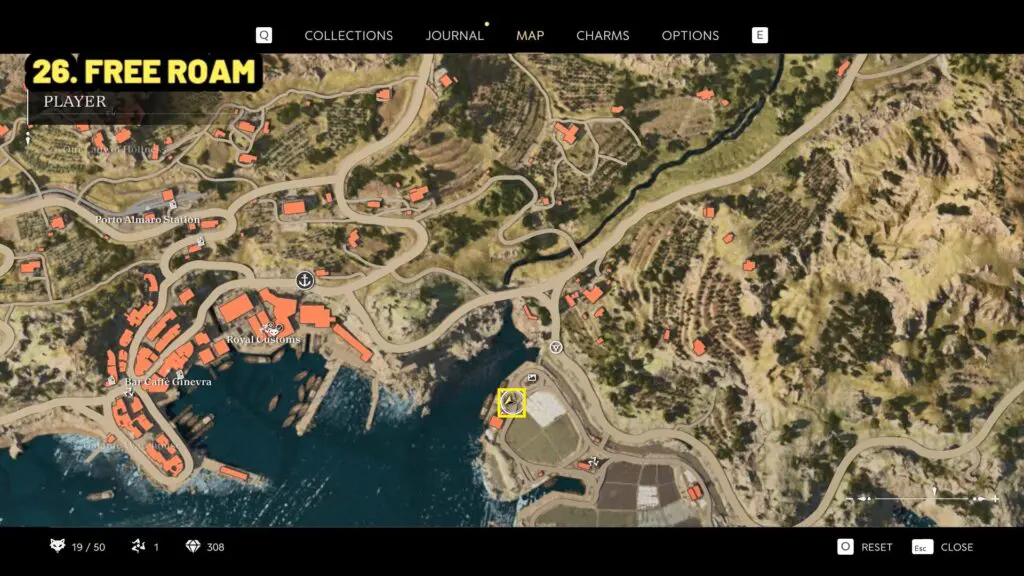
Task: Select the player arrow marker in yellow box
Action: (512, 403)
